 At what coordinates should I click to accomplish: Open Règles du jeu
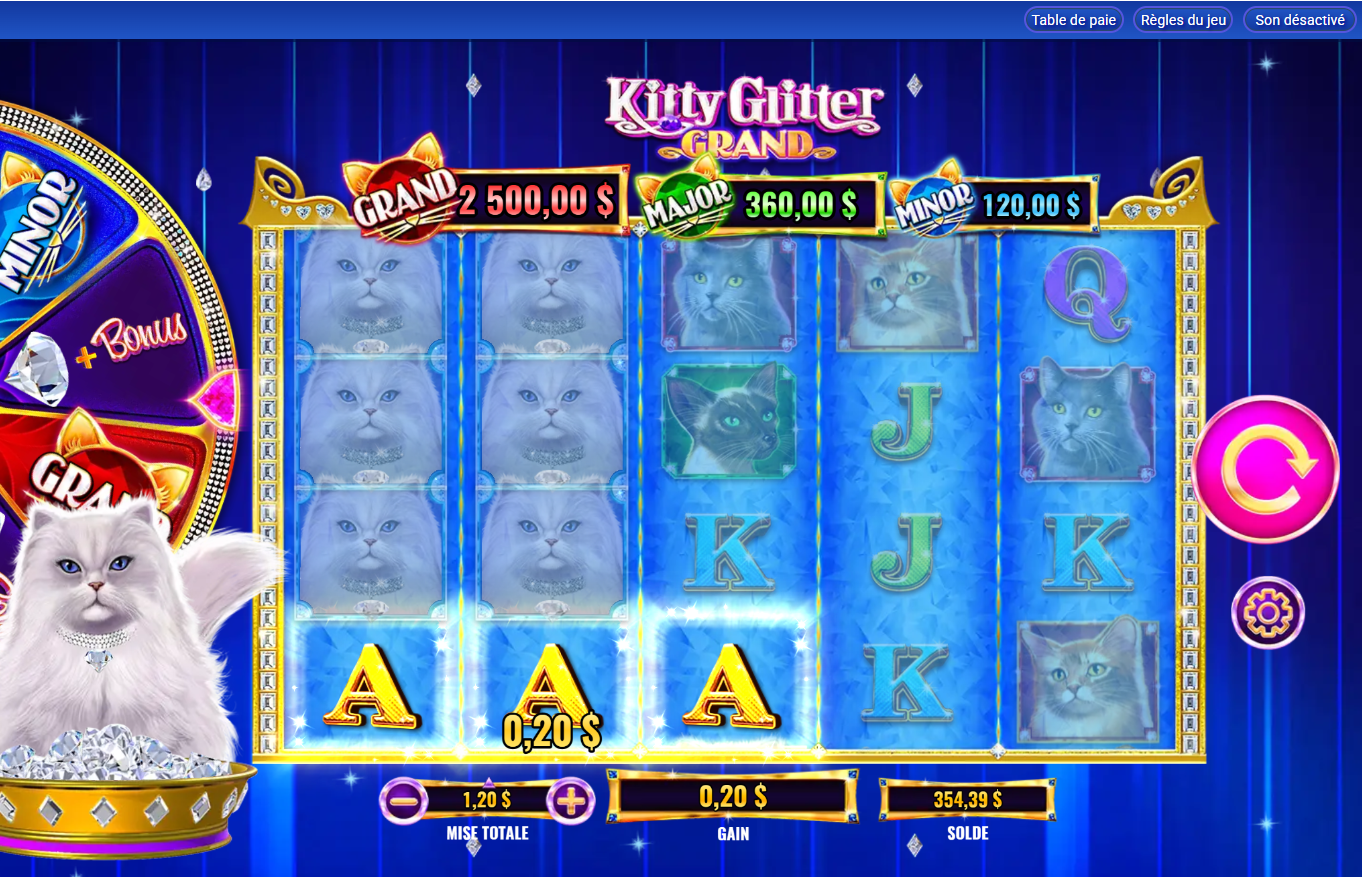coord(1182,19)
